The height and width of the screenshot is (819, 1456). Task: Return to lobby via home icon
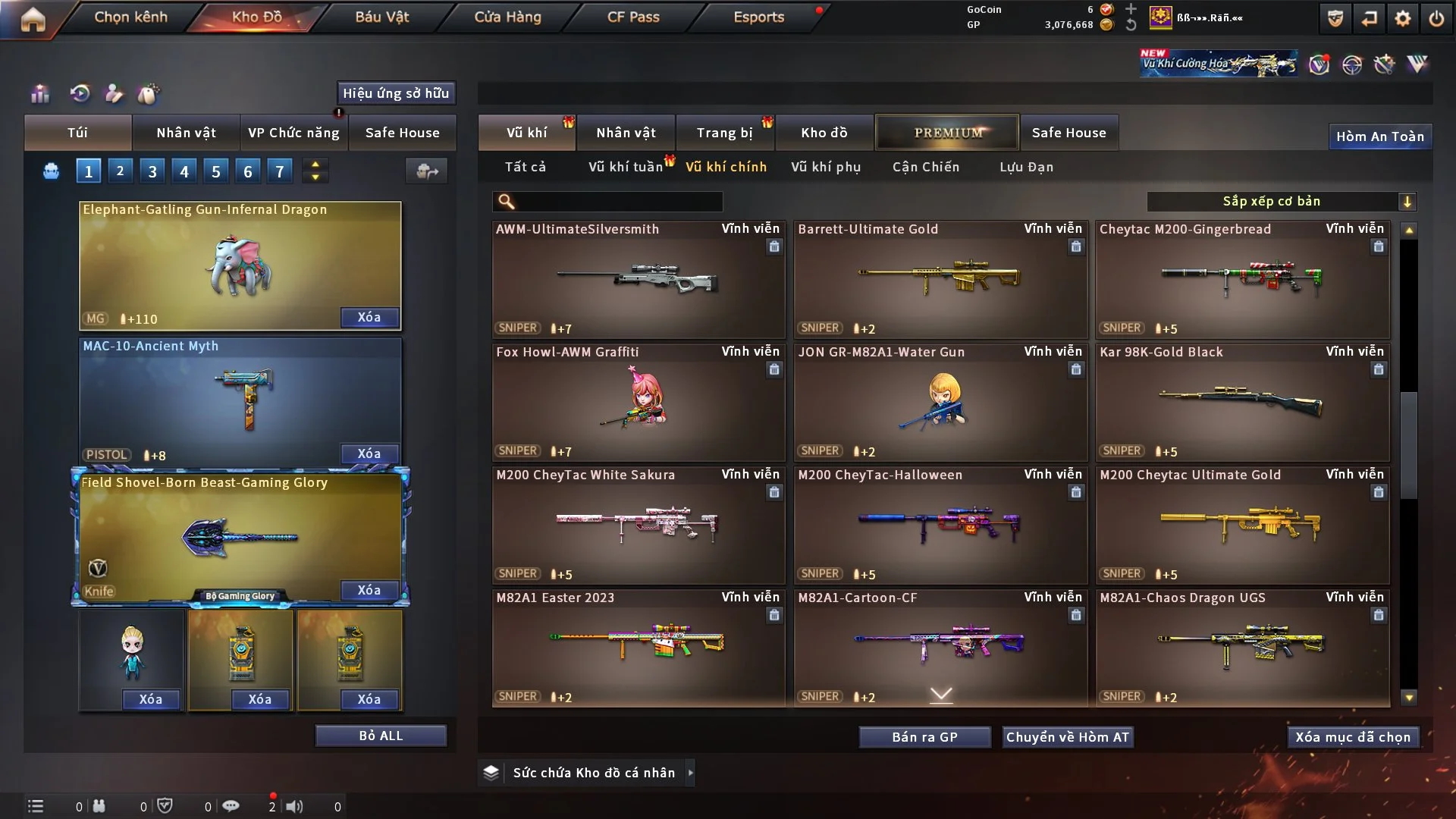click(x=33, y=18)
